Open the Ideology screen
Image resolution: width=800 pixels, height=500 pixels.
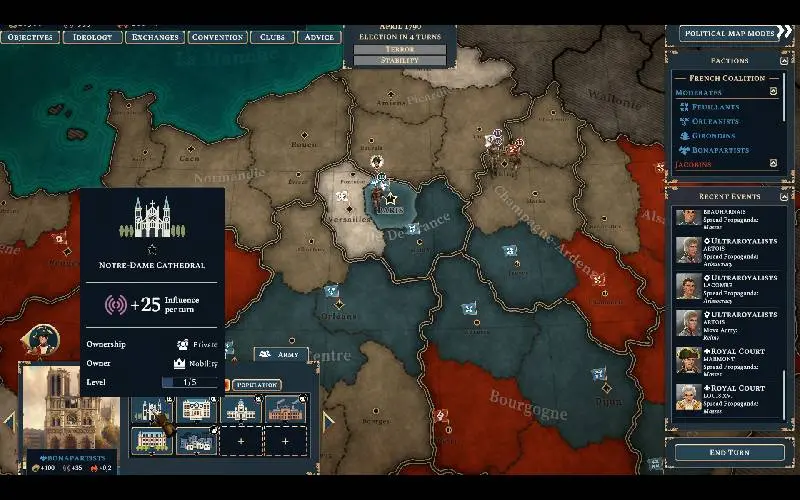[x=93, y=37]
